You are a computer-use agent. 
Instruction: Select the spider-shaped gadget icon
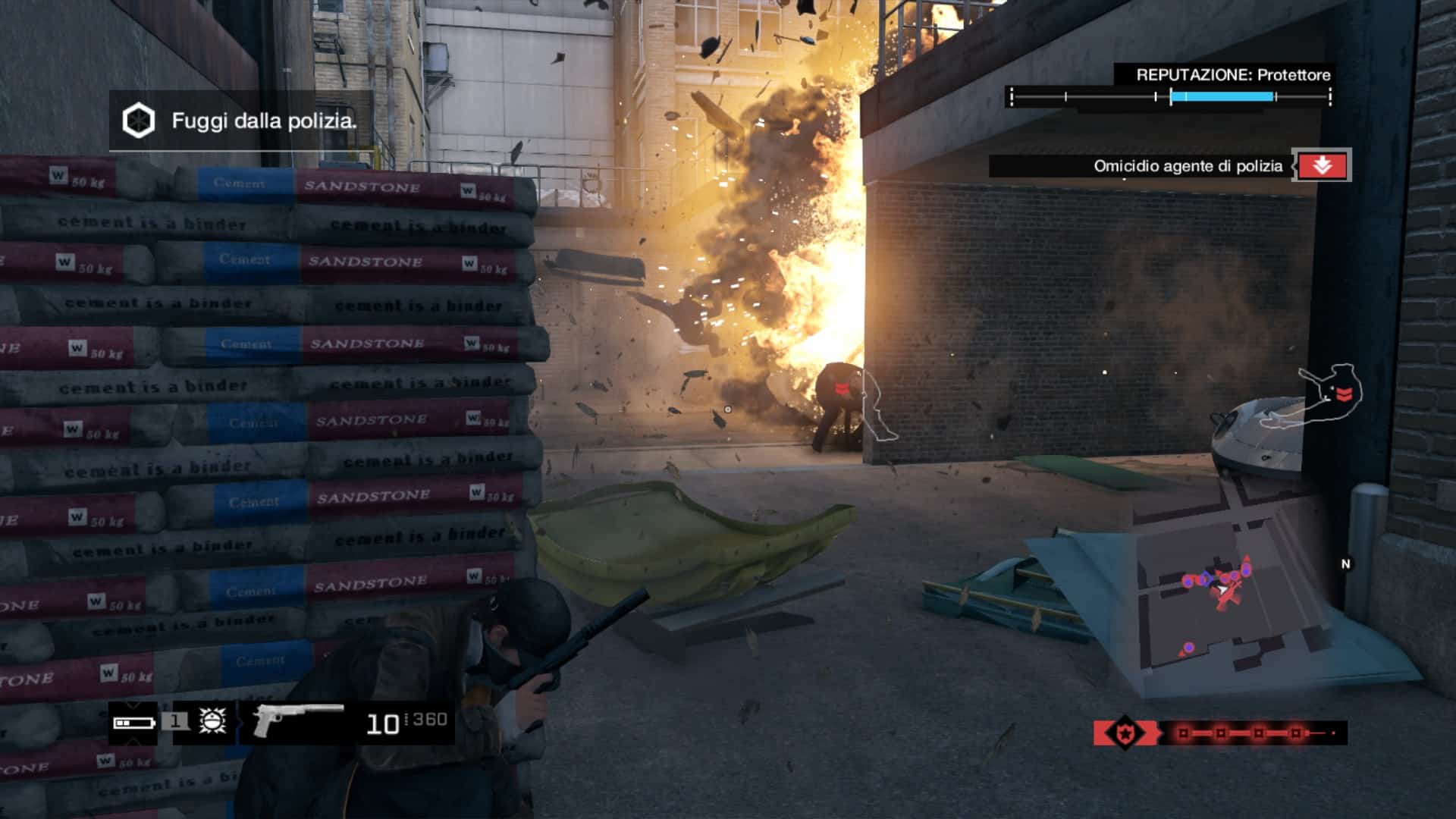tap(212, 720)
